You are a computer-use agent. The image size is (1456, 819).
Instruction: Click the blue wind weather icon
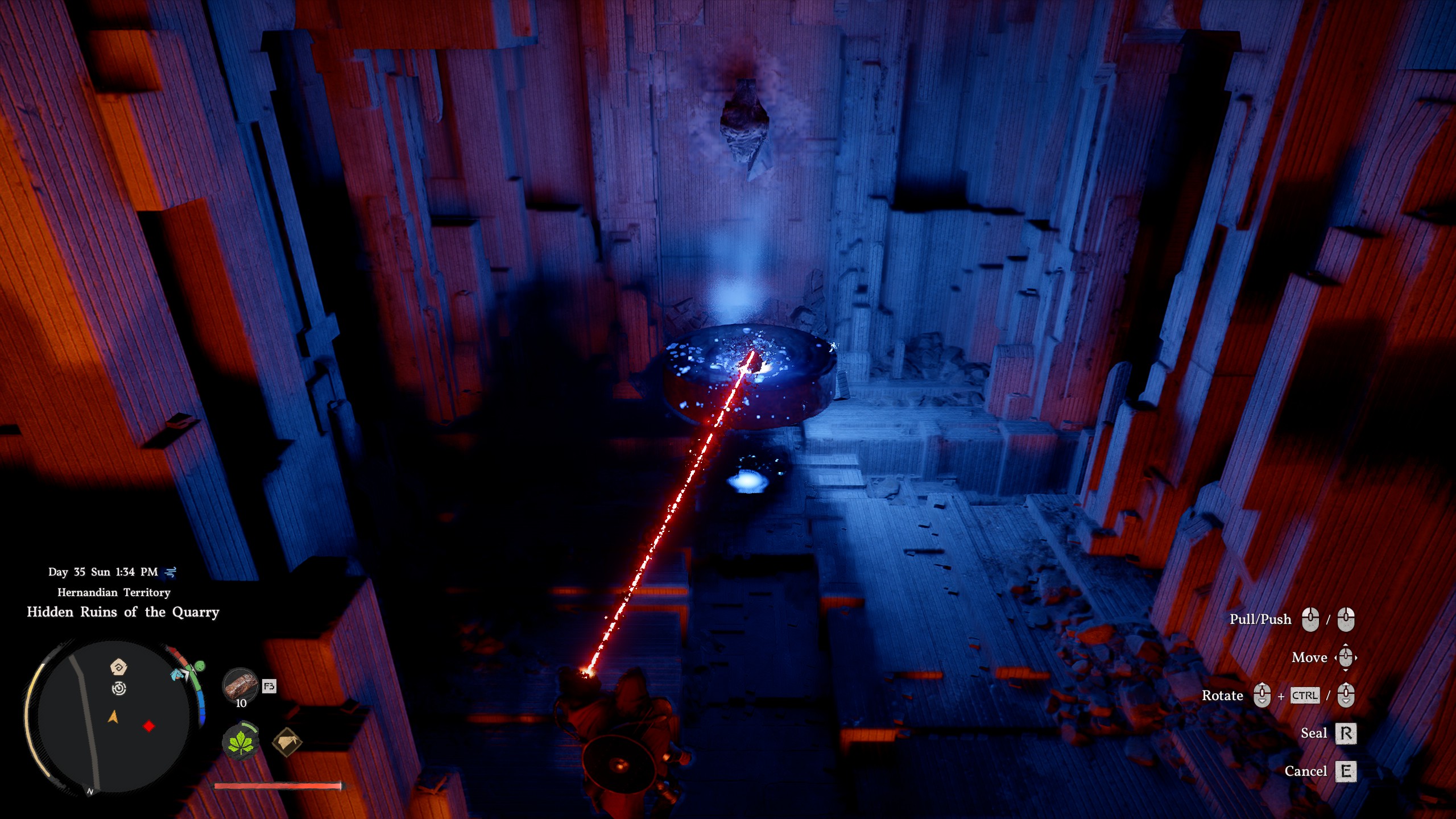[x=171, y=572]
